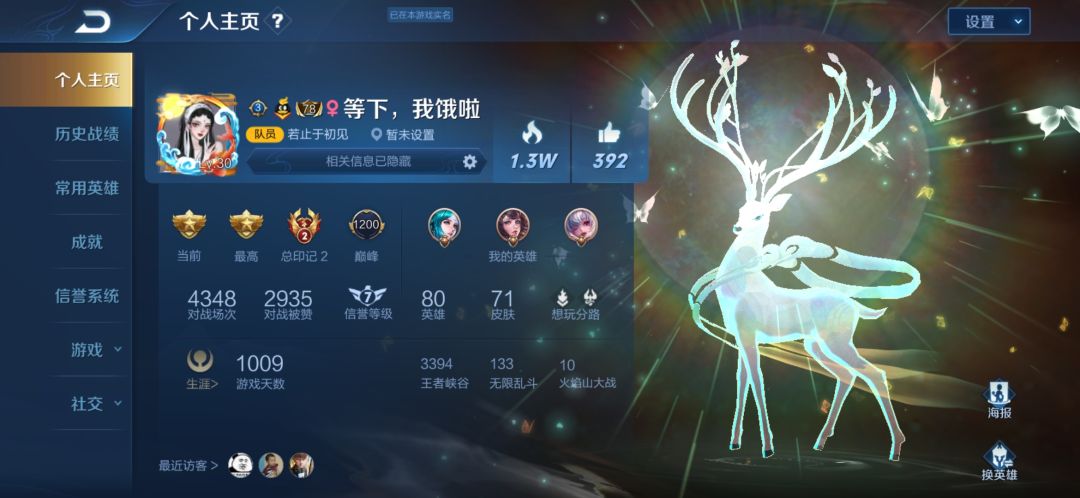
Task: Show the 信誉系统 tab
Action: click(87, 296)
